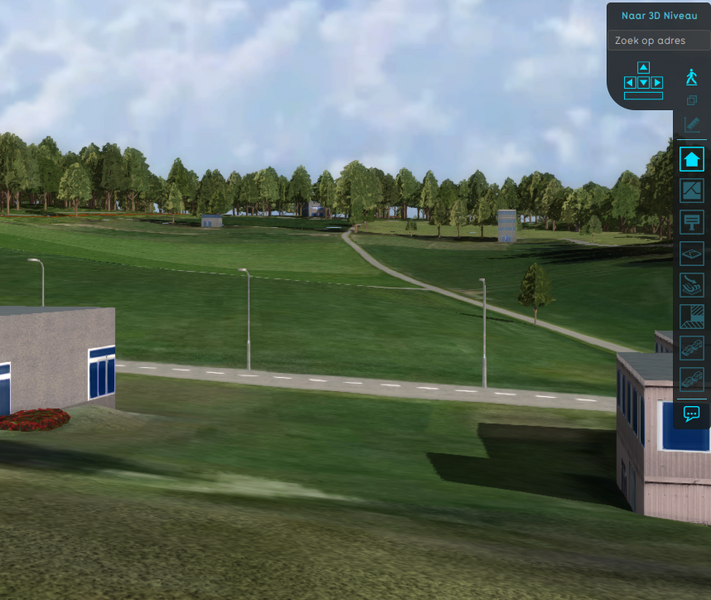Click the wide bar below the arrows
711x600 pixels.
[x=643, y=95]
